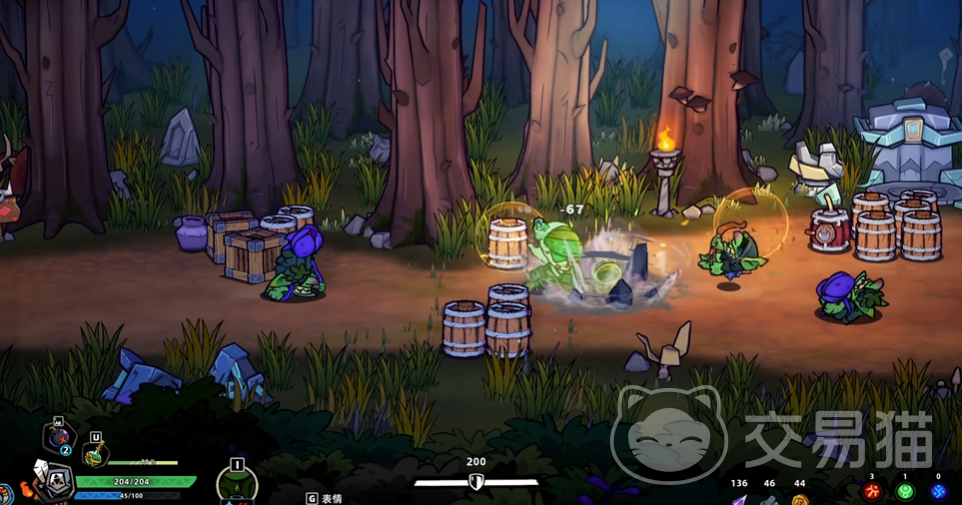The image size is (962, 505).
Task: Click the gold coin currency icon
Action: click(799, 499)
